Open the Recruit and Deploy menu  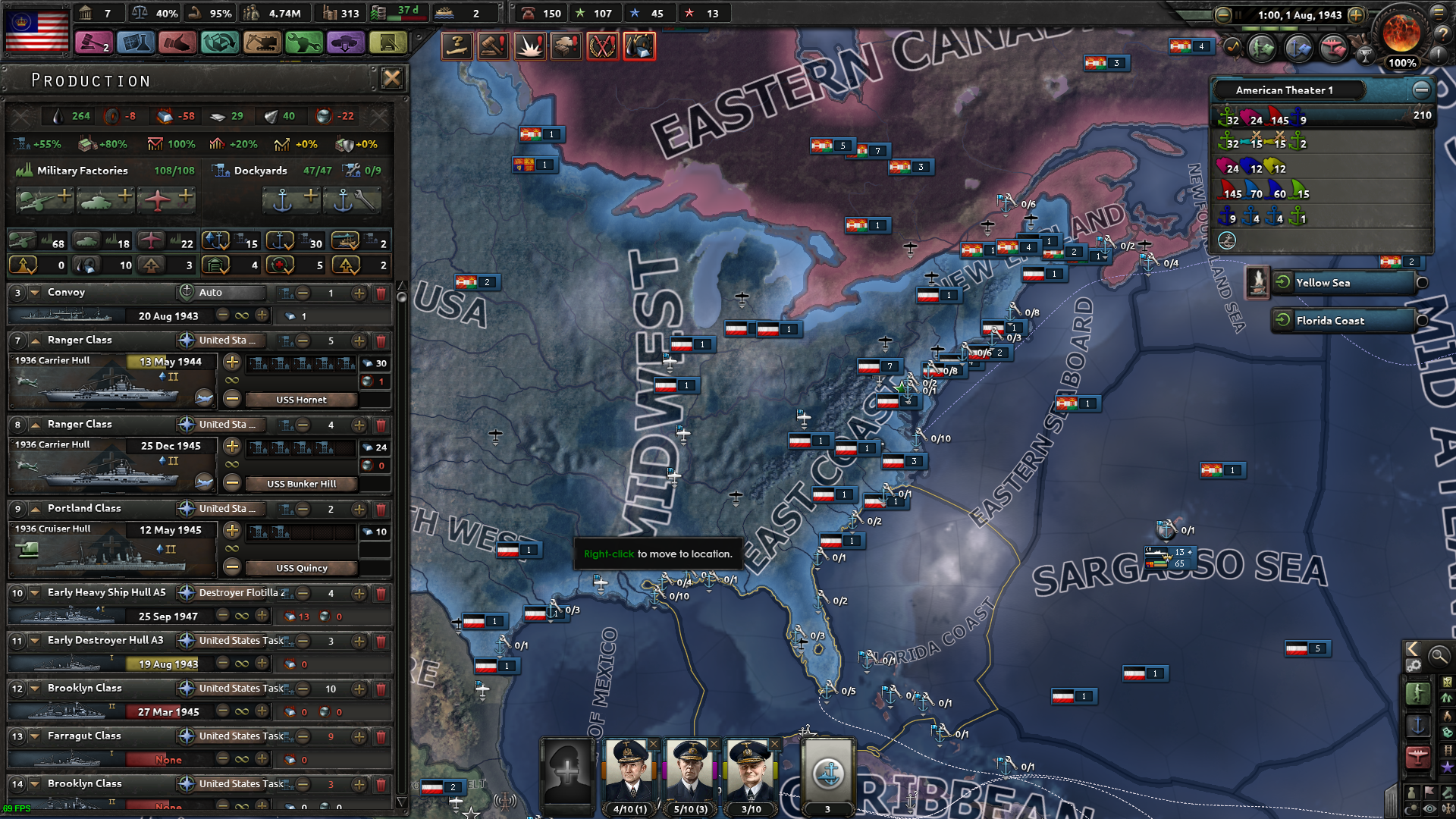347,42
